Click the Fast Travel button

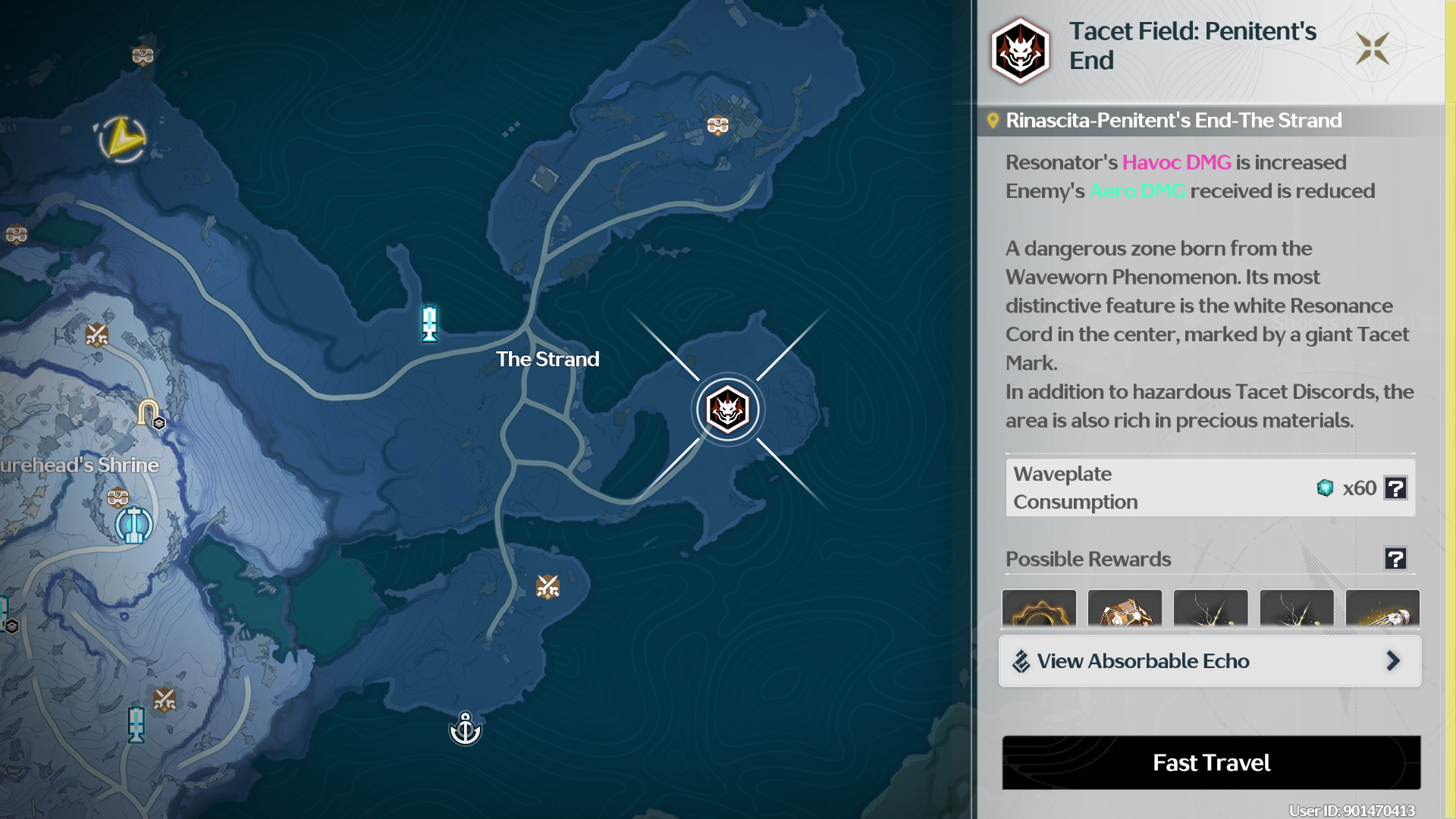tap(1211, 762)
